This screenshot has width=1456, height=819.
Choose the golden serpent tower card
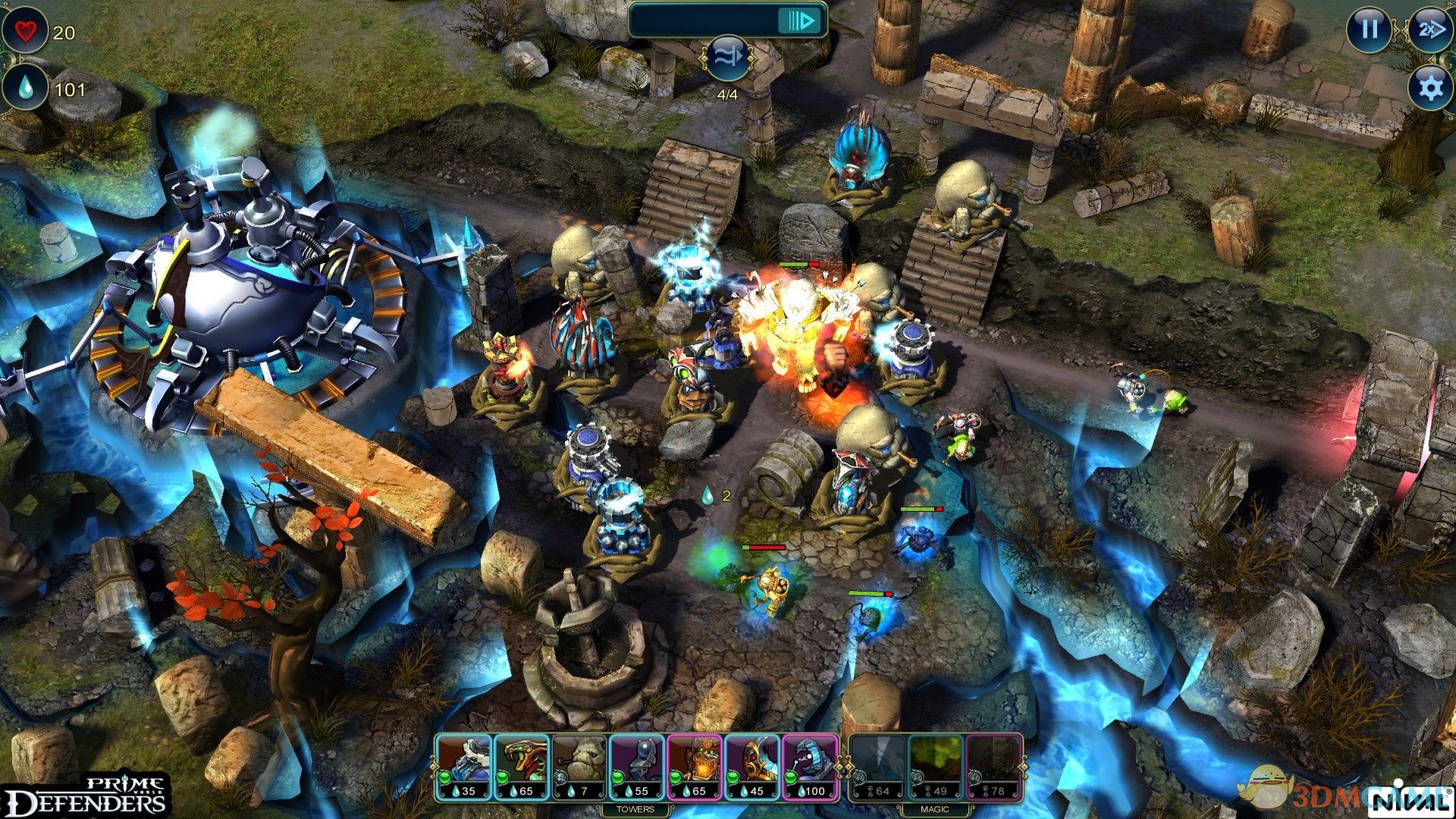point(522,767)
